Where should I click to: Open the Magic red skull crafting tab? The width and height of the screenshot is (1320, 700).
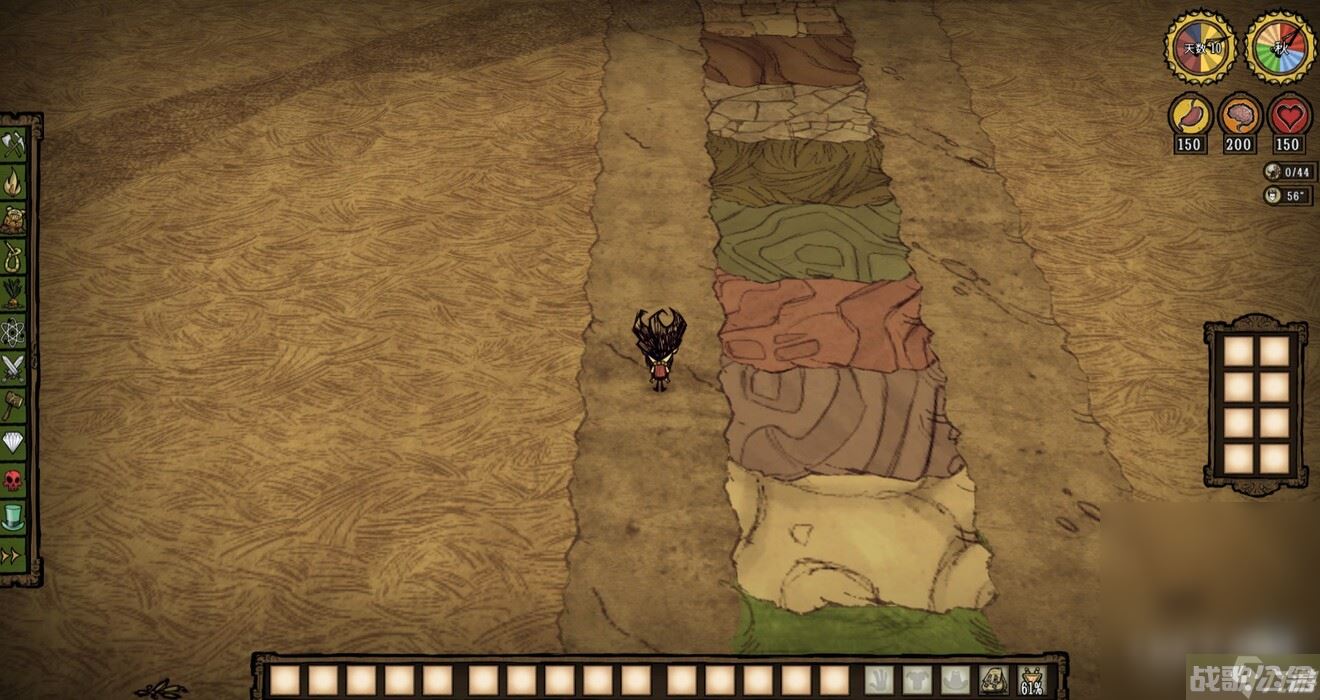click(13, 480)
